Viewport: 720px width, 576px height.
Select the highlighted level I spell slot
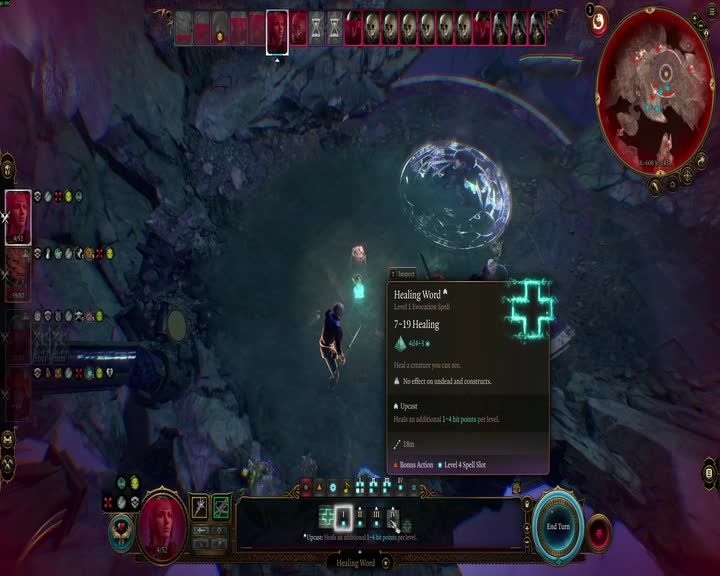343,517
